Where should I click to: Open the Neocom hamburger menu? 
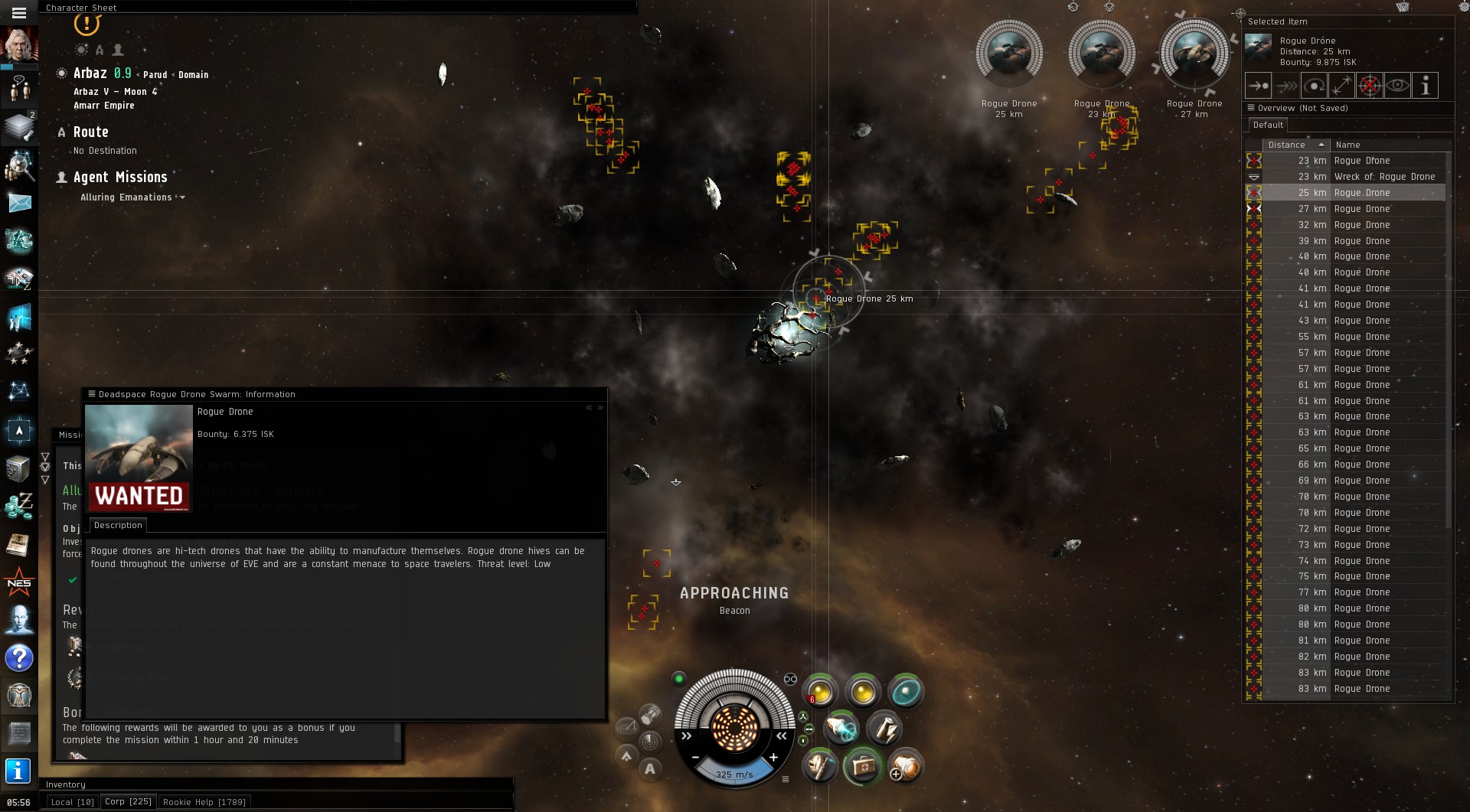point(19,12)
